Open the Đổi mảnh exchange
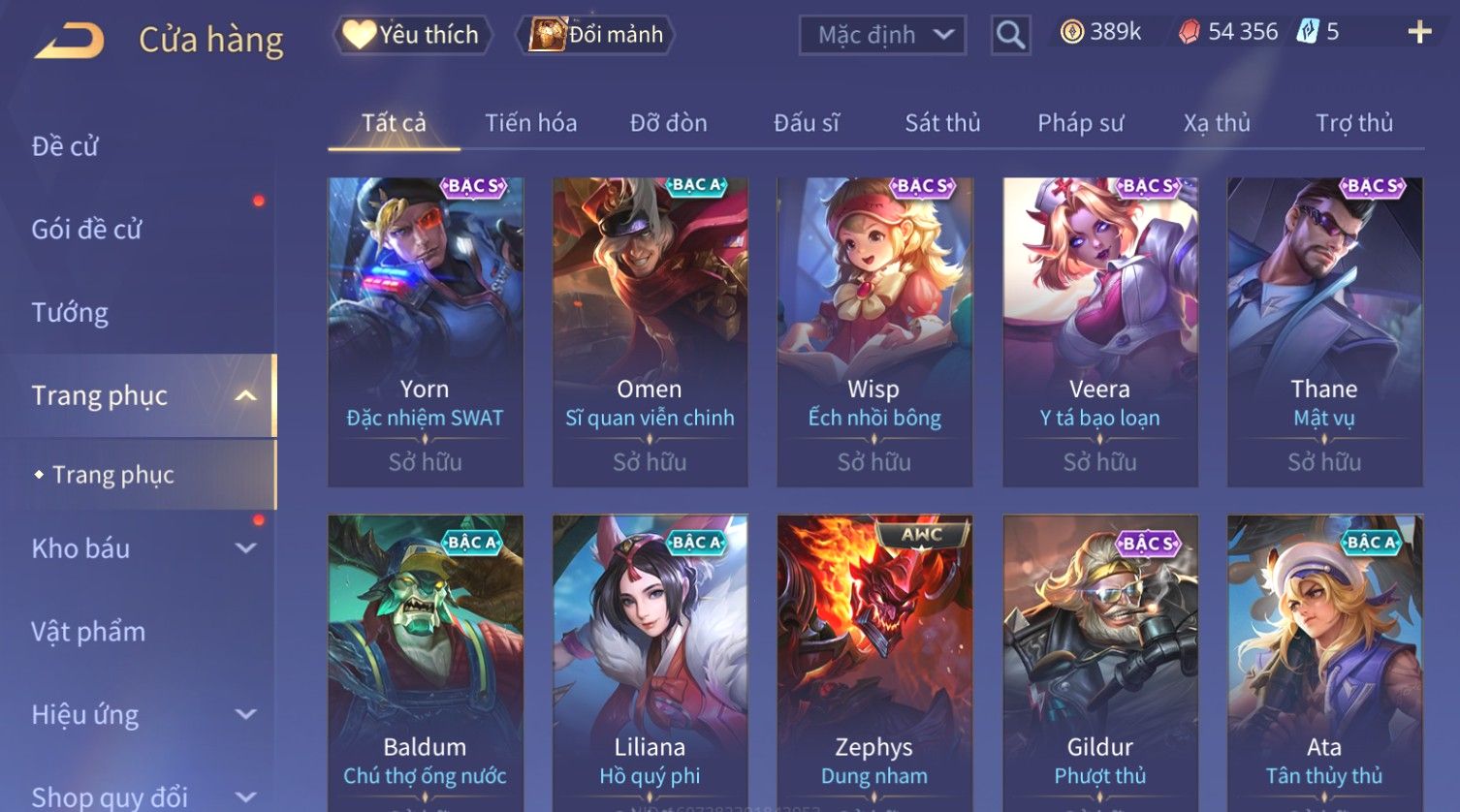This screenshot has height=812, width=1460. 596,35
